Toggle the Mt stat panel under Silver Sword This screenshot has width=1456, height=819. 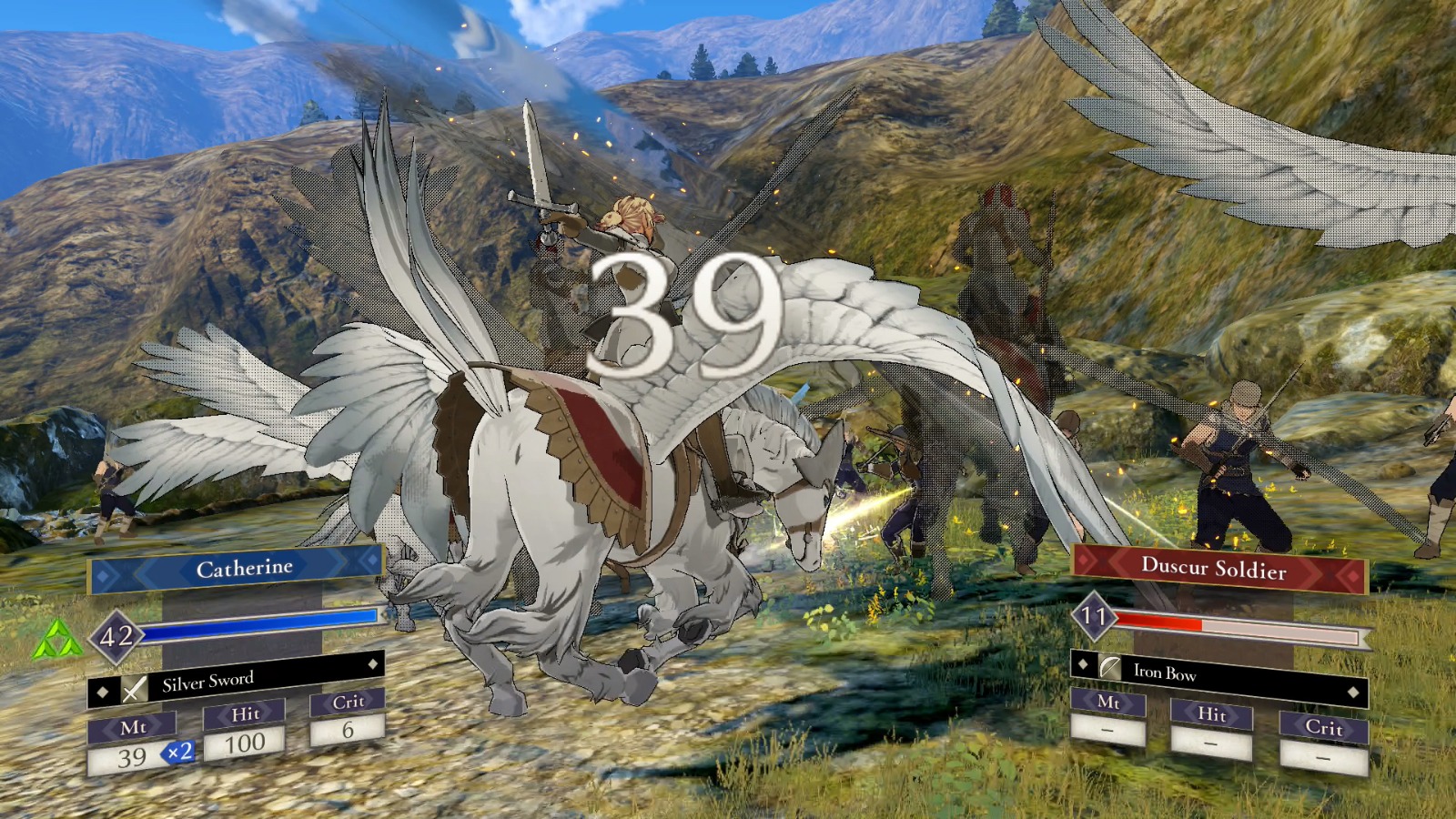tap(135, 727)
